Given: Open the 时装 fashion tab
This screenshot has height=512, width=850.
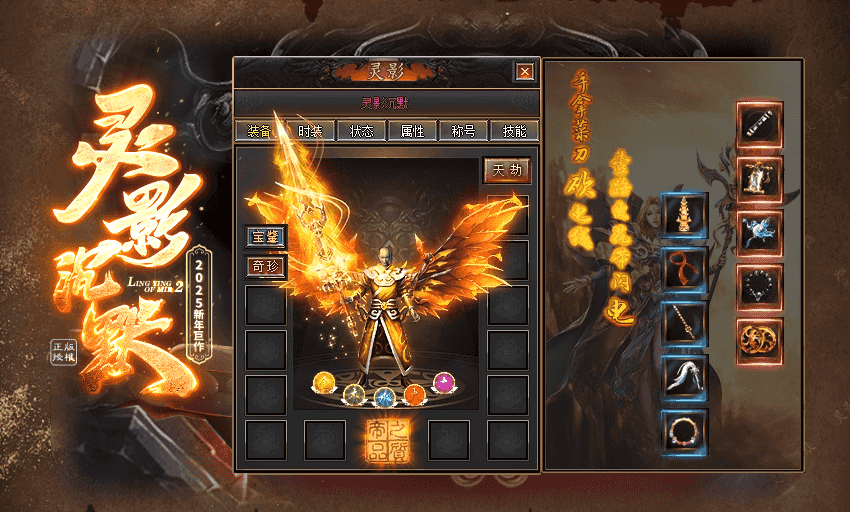Looking at the screenshot, I should click(309, 131).
